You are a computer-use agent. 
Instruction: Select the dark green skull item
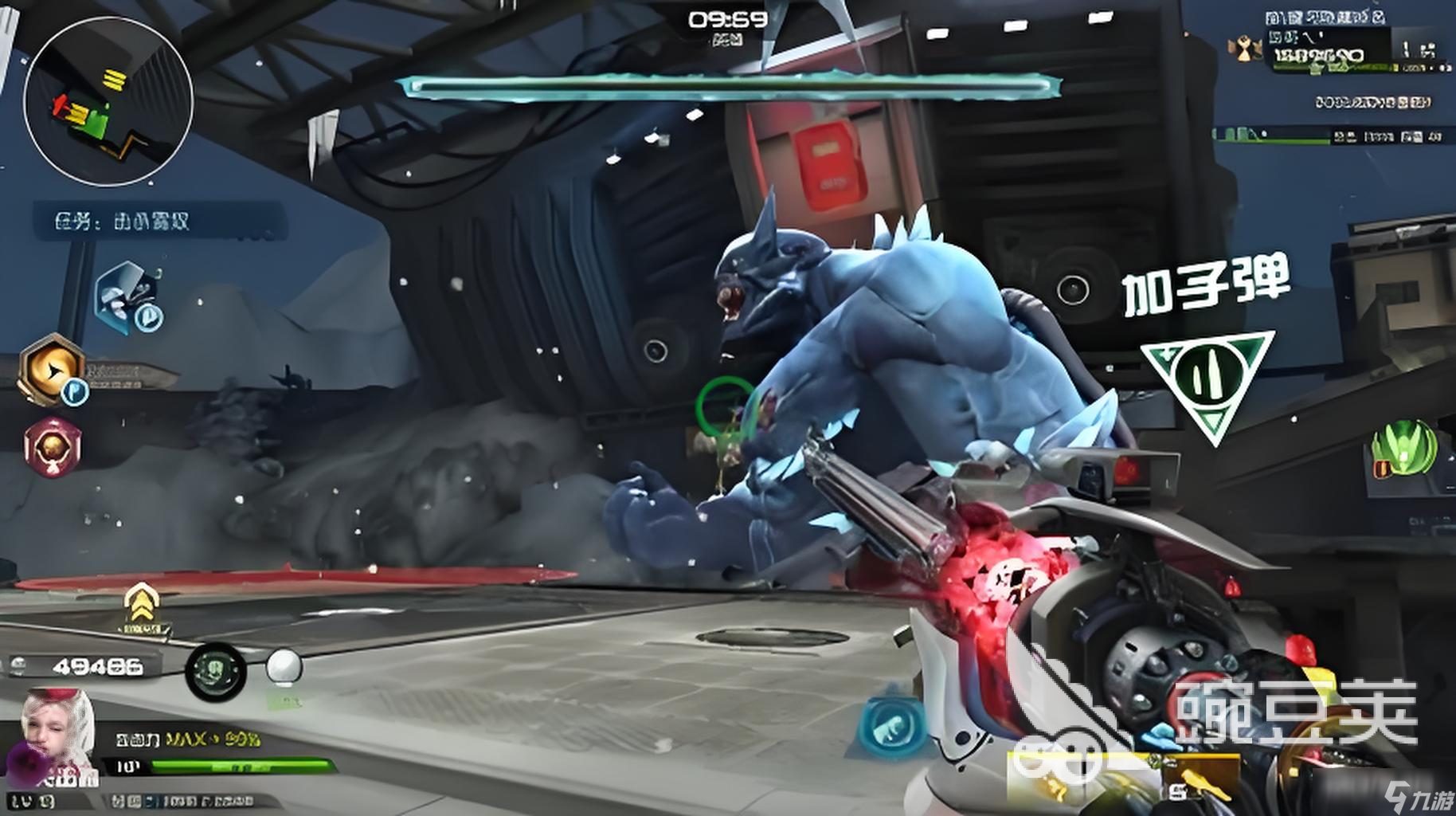point(215,671)
